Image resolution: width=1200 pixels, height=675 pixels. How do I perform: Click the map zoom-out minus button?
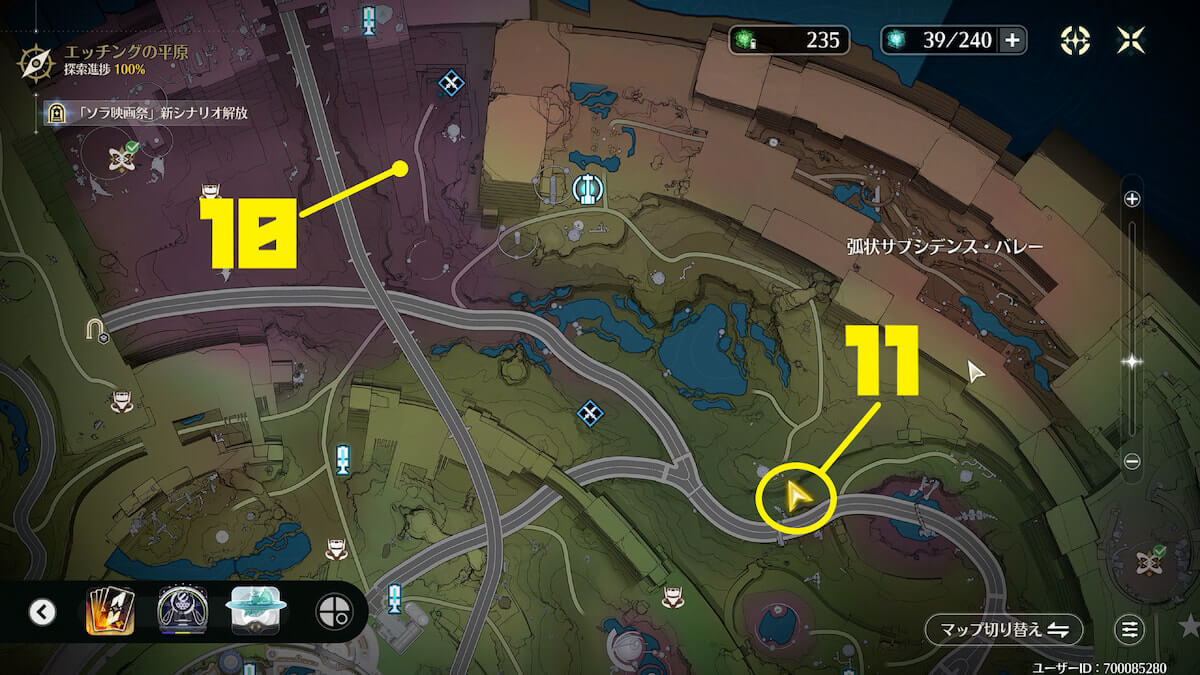click(x=1132, y=461)
